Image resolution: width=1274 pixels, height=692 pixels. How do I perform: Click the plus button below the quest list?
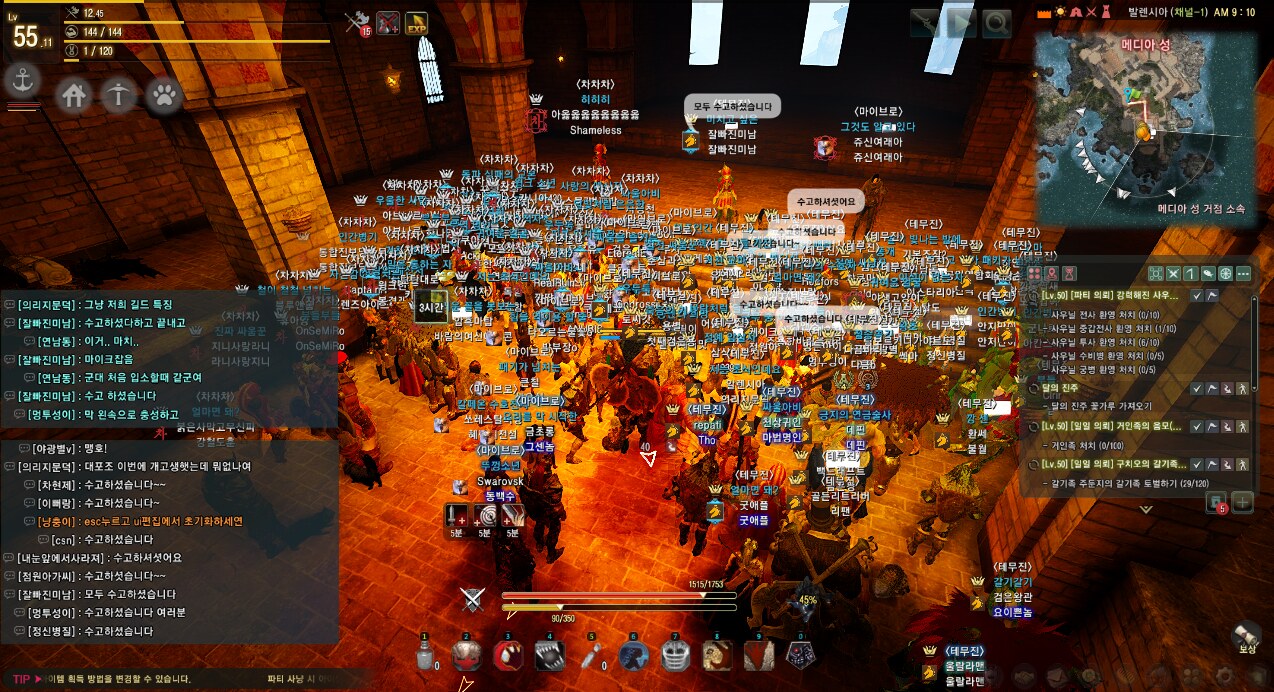click(1243, 502)
